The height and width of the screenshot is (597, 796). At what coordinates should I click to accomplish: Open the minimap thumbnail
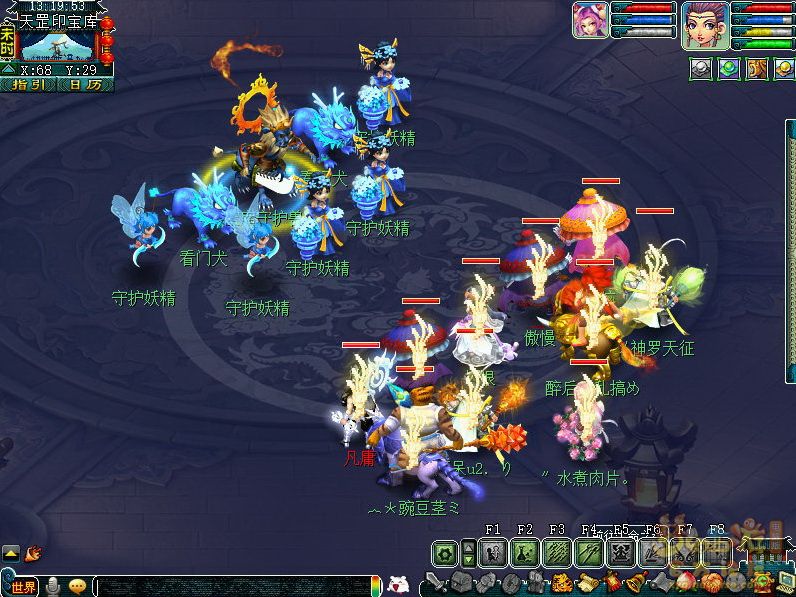click(x=56, y=45)
